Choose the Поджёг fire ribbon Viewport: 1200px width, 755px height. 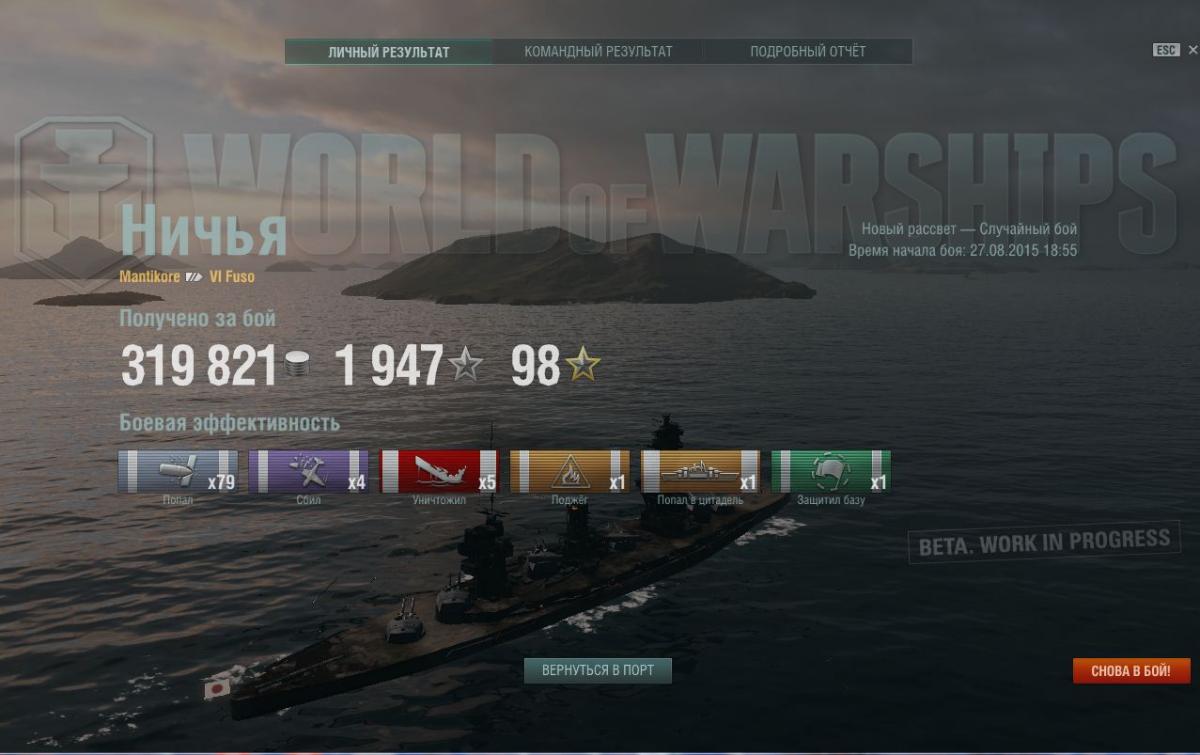click(570, 471)
